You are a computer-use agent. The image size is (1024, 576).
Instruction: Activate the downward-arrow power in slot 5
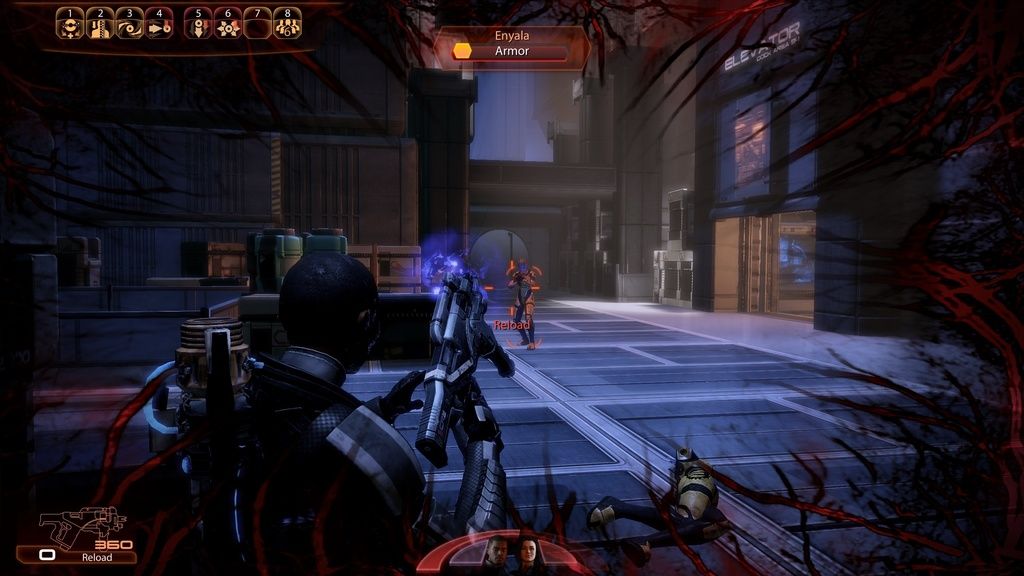coord(199,24)
